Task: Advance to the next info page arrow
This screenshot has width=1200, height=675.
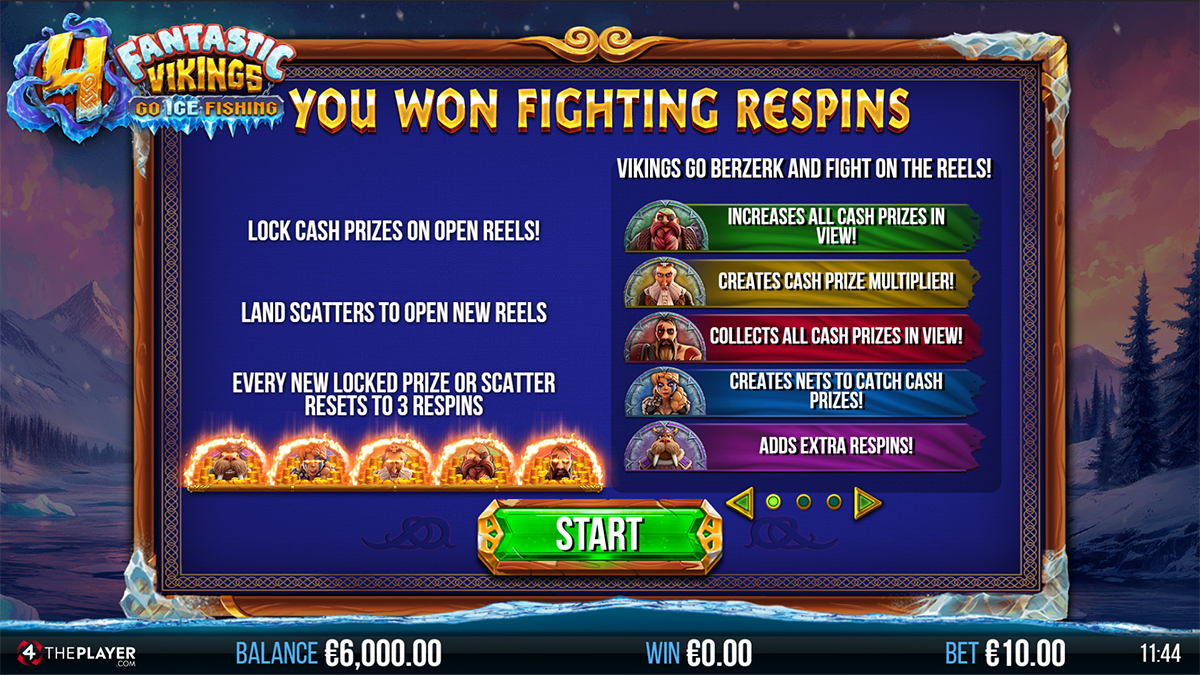Action: (x=866, y=501)
